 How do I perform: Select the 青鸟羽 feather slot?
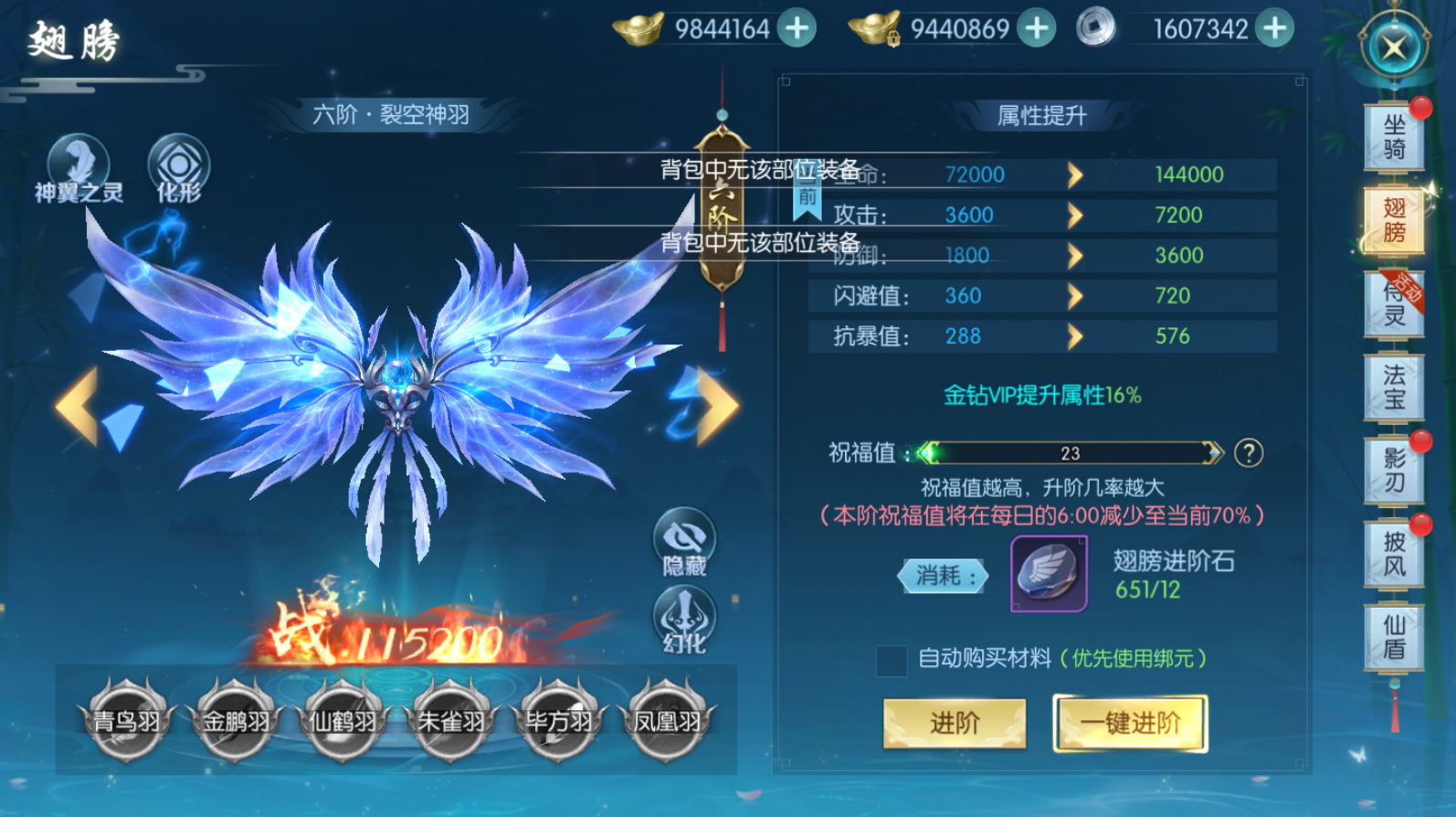click(x=127, y=721)
